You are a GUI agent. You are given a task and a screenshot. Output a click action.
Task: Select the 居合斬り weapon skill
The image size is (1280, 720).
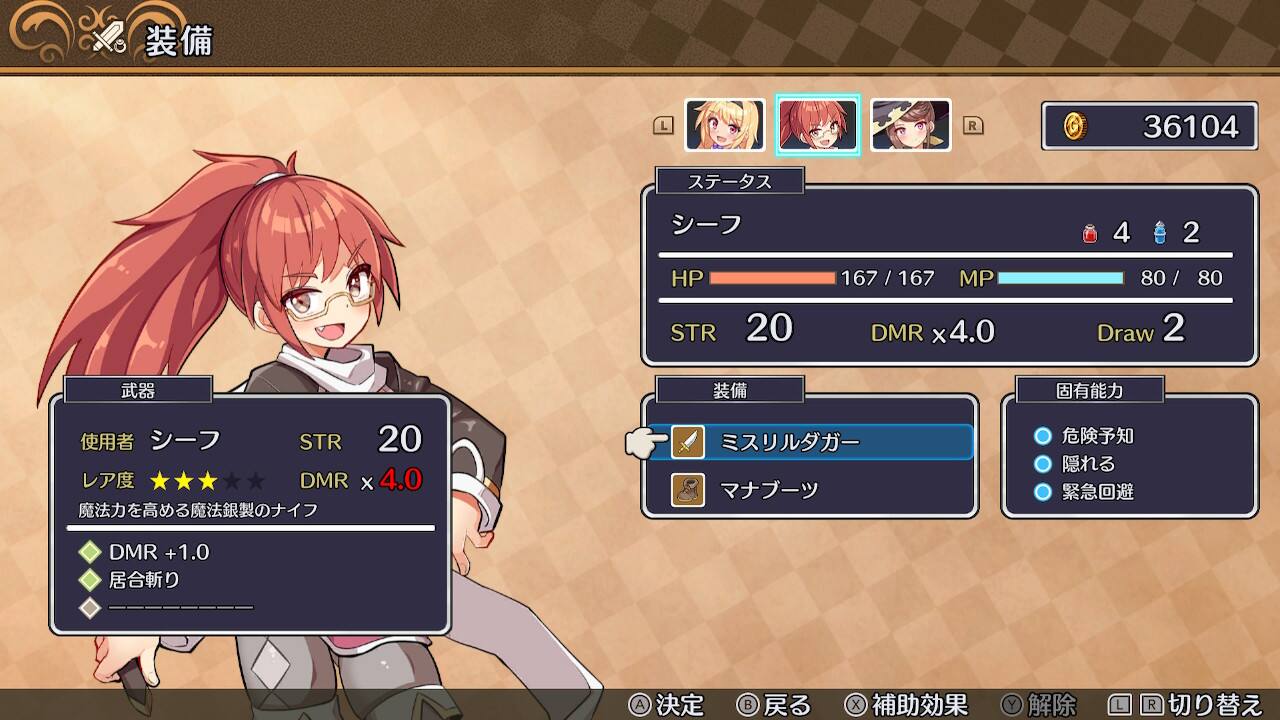144,579
